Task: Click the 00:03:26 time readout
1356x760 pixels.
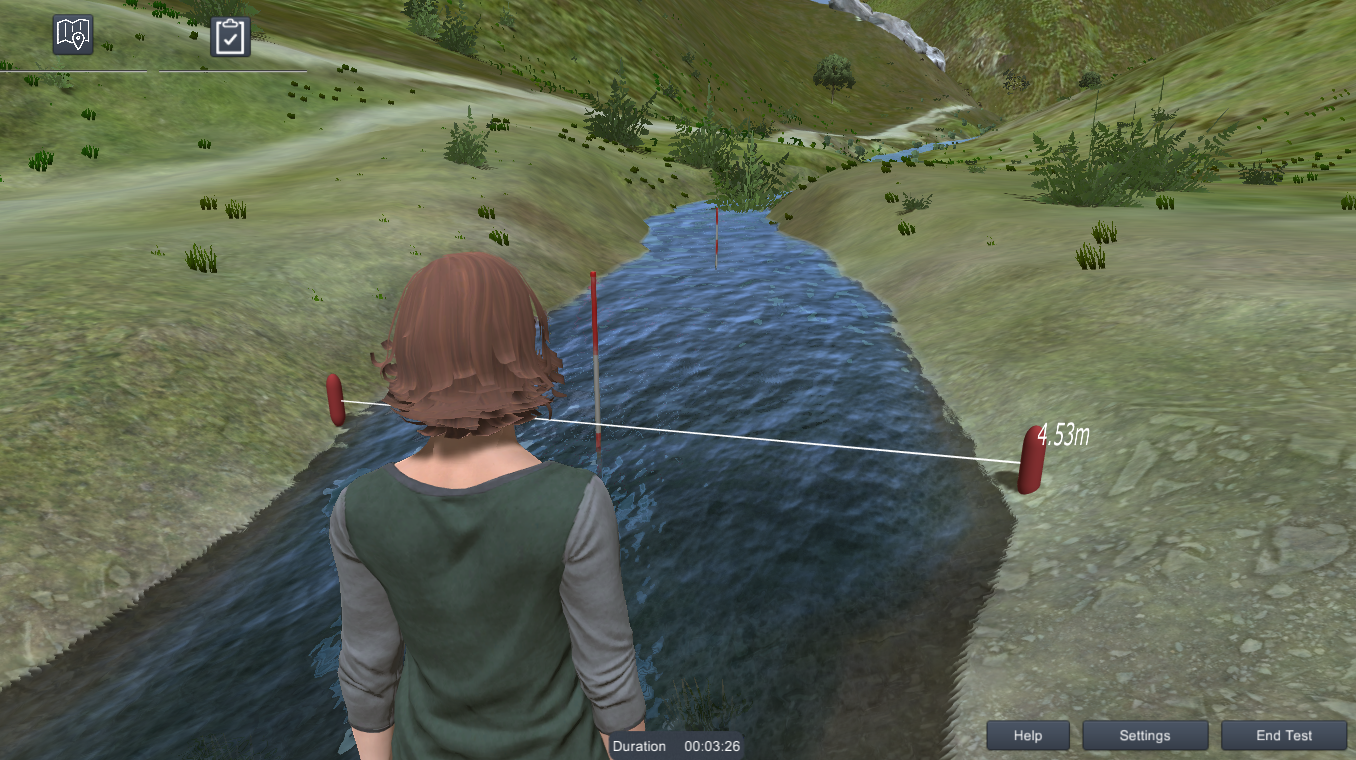Action: point(712,746)
